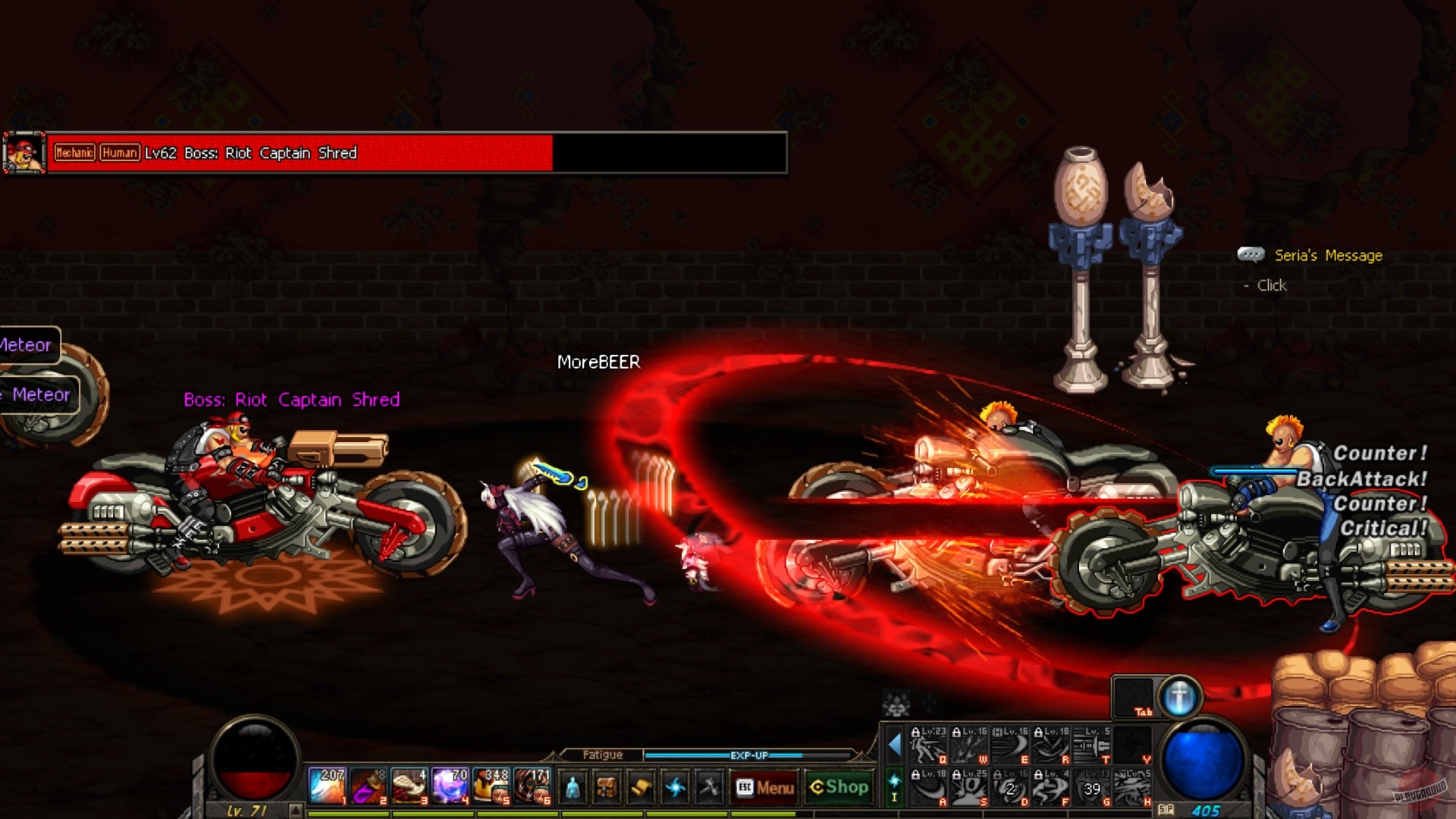Click the skill with 39 charges in the G slot
Screen dimensions: 1456x819
point(1090,787)
